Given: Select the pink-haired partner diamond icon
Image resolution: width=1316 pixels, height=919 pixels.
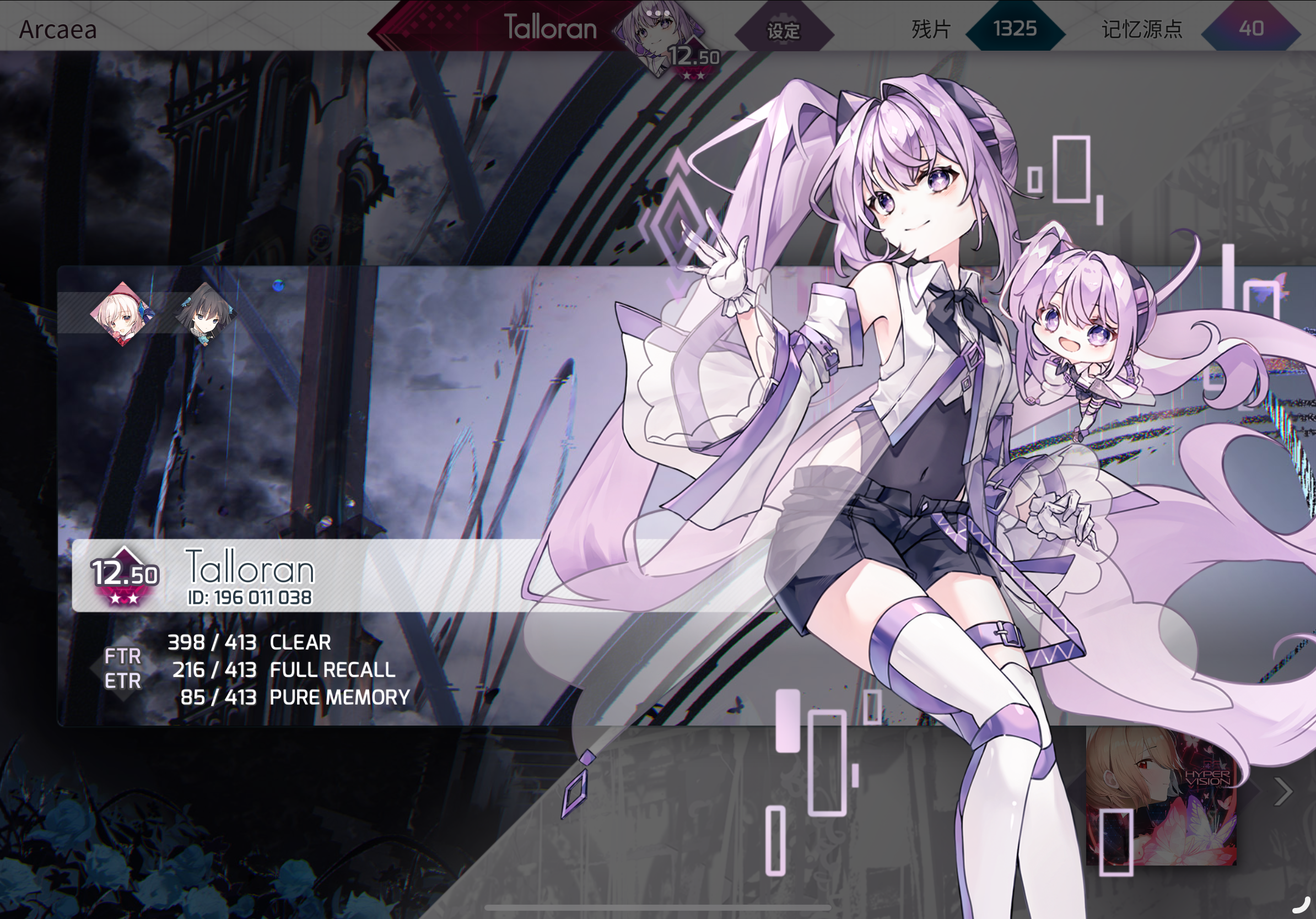Looking at the screenshot, I should point(121,313).
